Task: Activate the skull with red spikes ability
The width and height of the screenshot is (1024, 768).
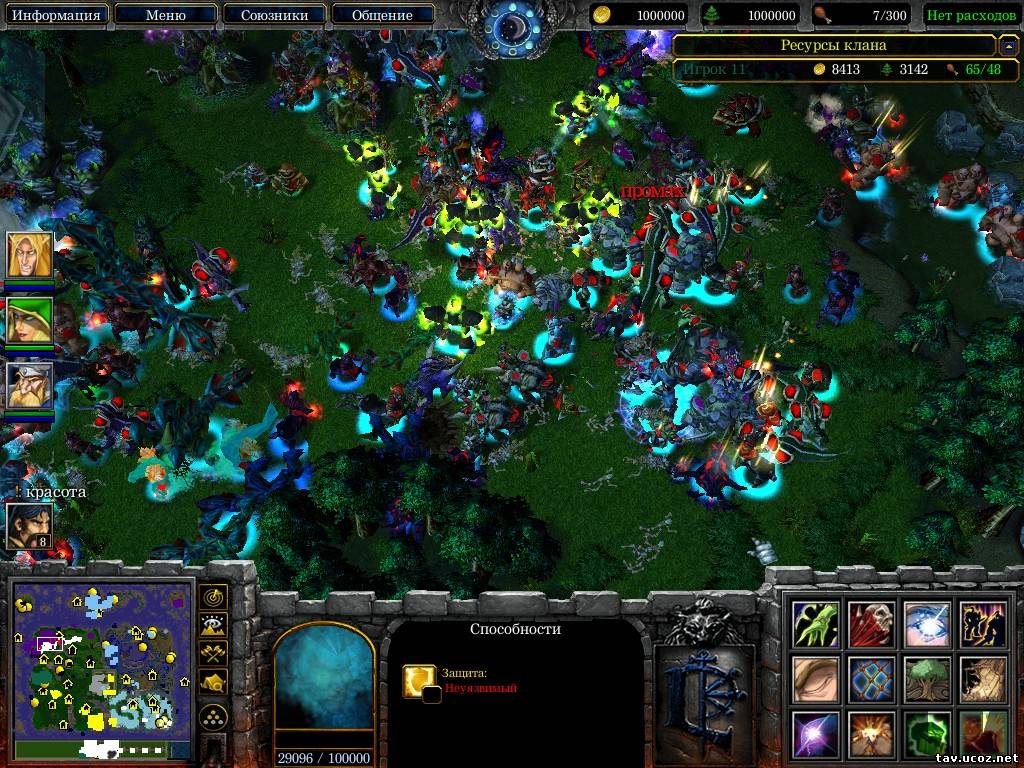Action: point(872,624)
